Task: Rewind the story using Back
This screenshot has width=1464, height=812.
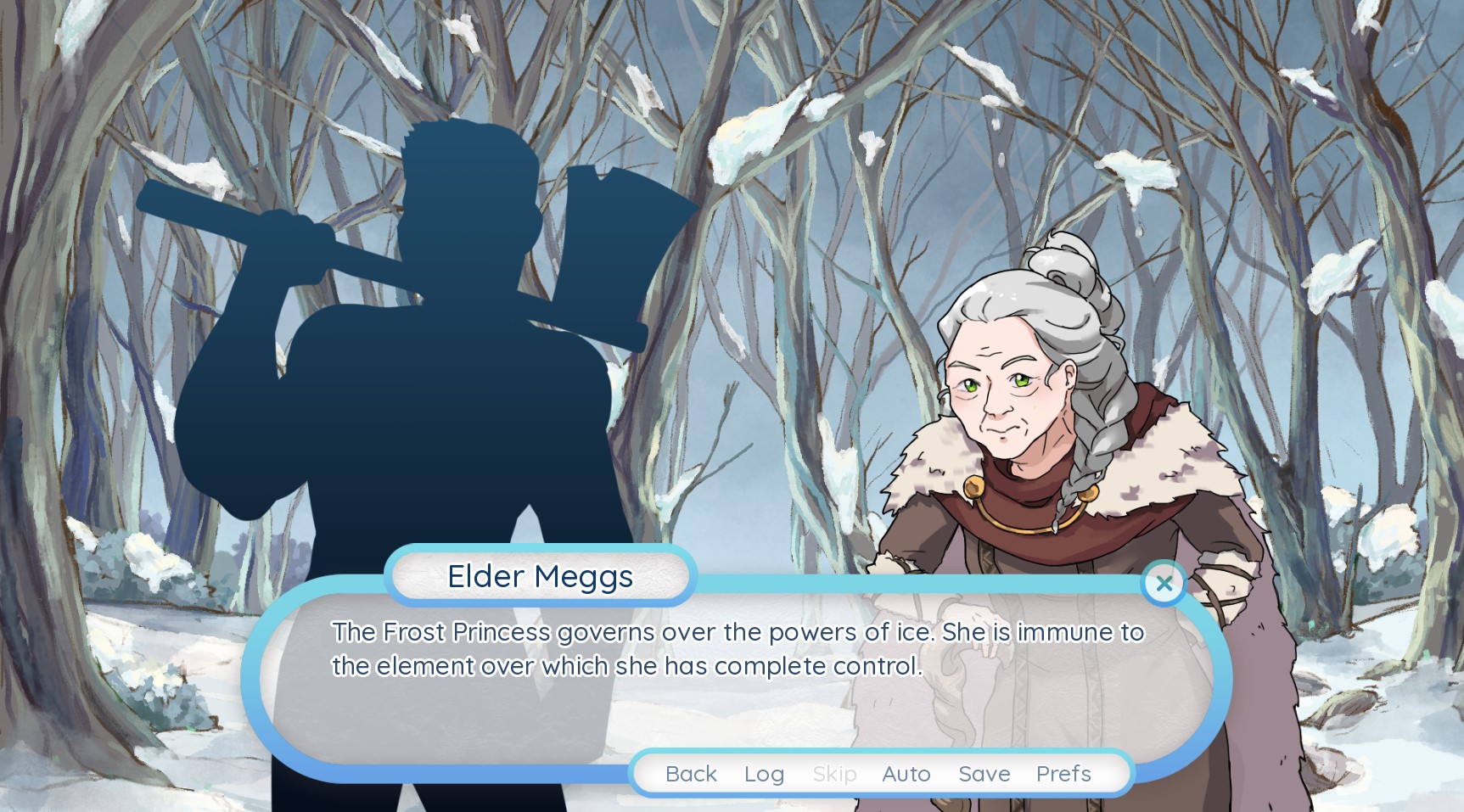Action: point(691,773)
